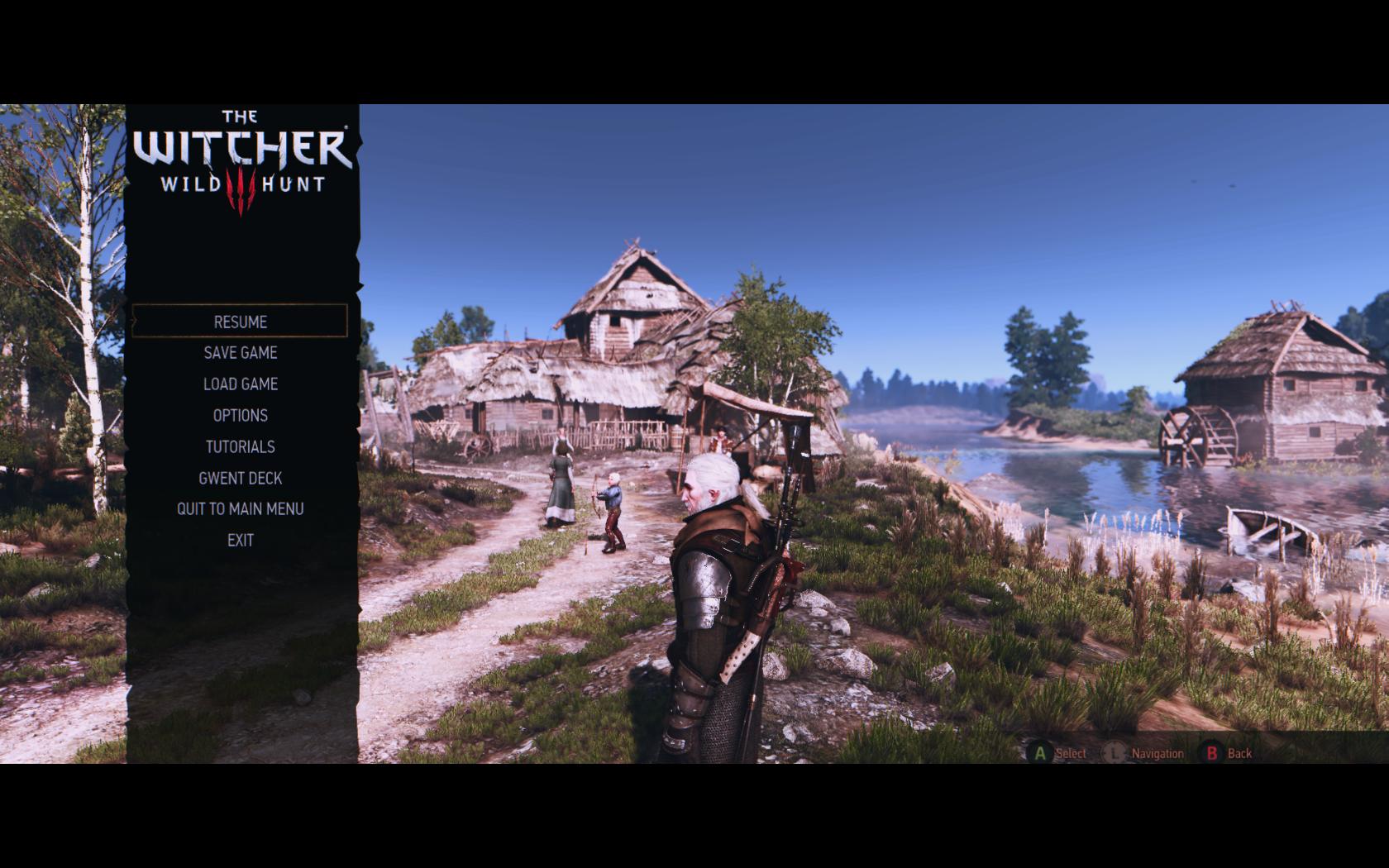This screenshot has height=868, width=1389.
Task: Select Quit to Main Menu
Action: (240, 509)
